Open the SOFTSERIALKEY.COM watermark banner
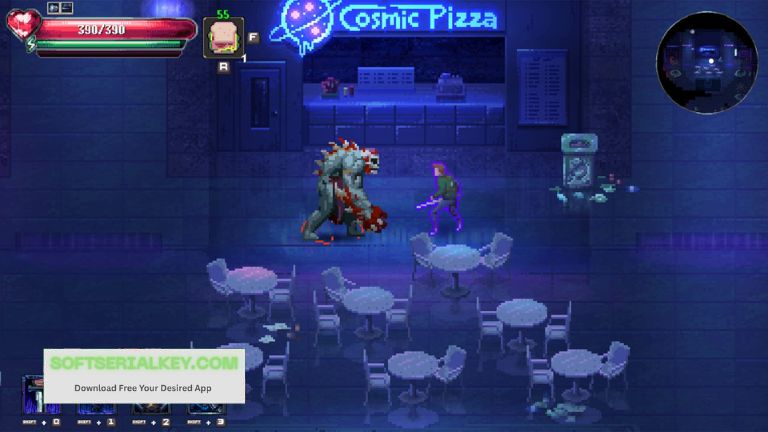 tap(144, 375)
